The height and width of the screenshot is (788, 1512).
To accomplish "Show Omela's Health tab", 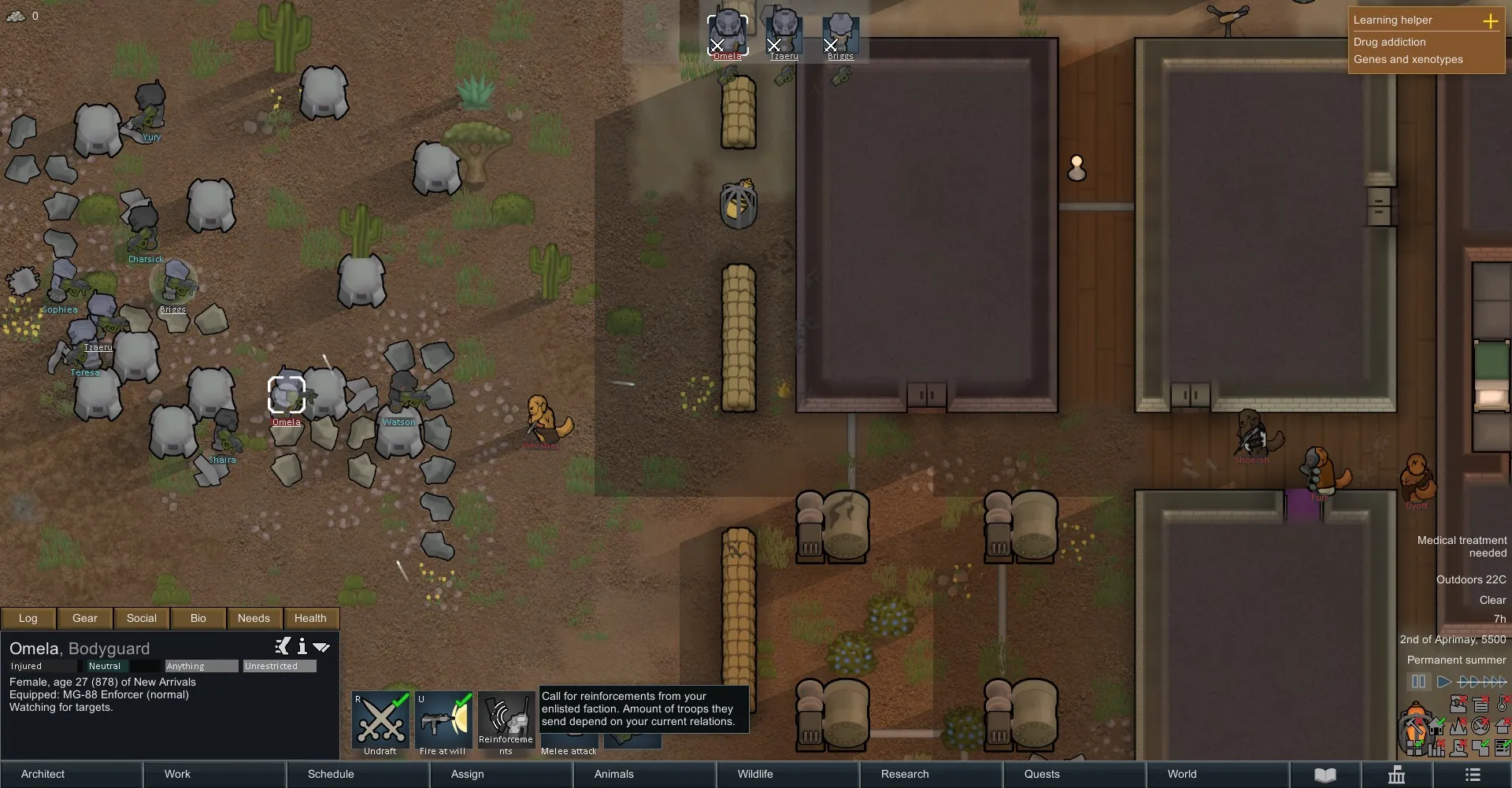I will click(x=310, y=618).
